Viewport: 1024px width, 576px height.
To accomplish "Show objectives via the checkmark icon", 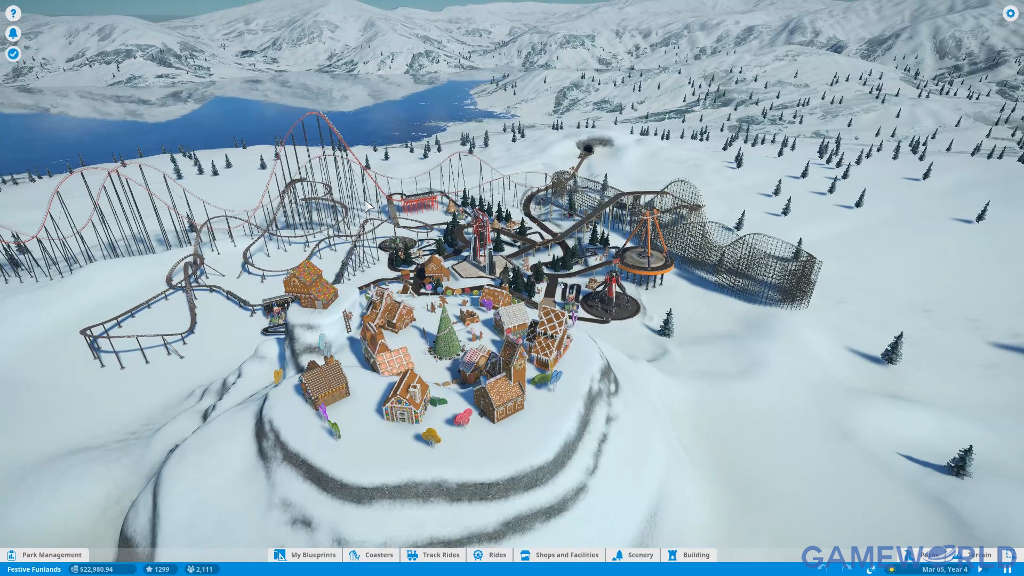I will coord(13,53).
